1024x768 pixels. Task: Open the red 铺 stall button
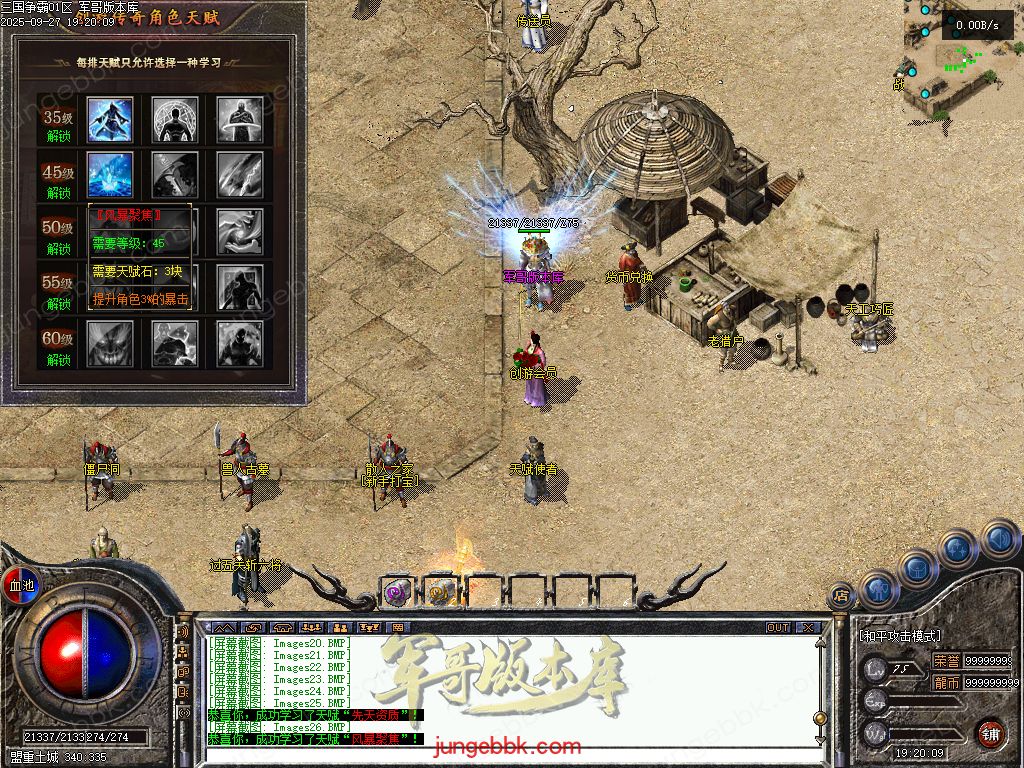[x=990, y=732]
